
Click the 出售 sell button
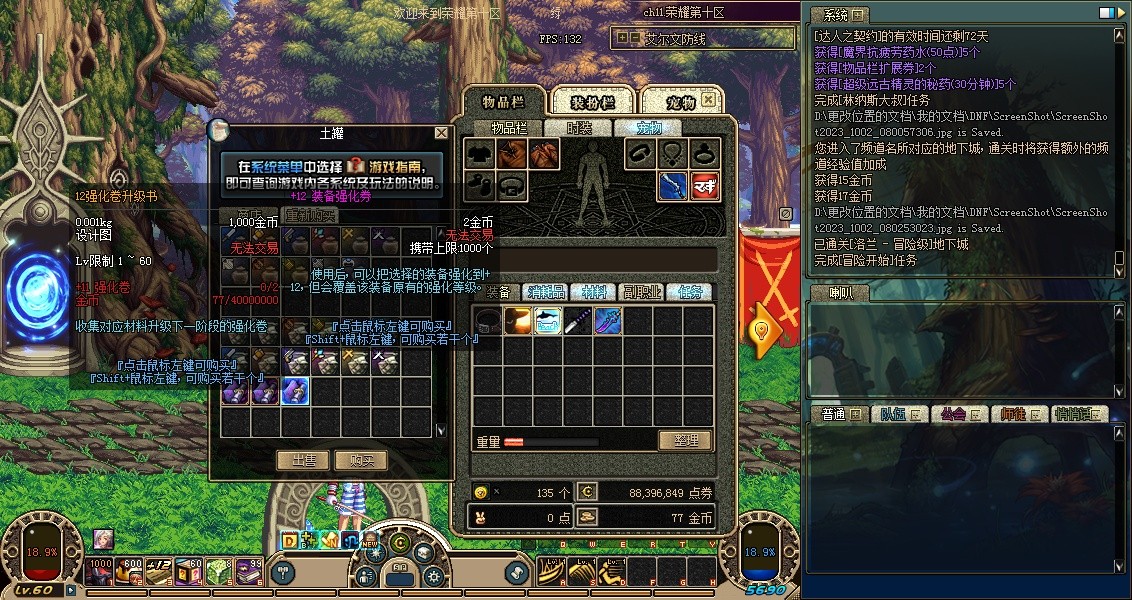[303, 460]
